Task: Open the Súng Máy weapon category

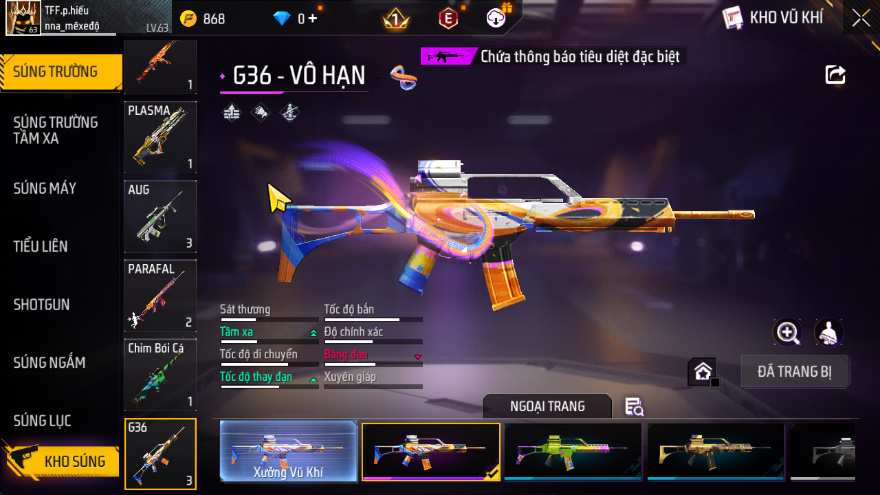Action: click(45, 188)
